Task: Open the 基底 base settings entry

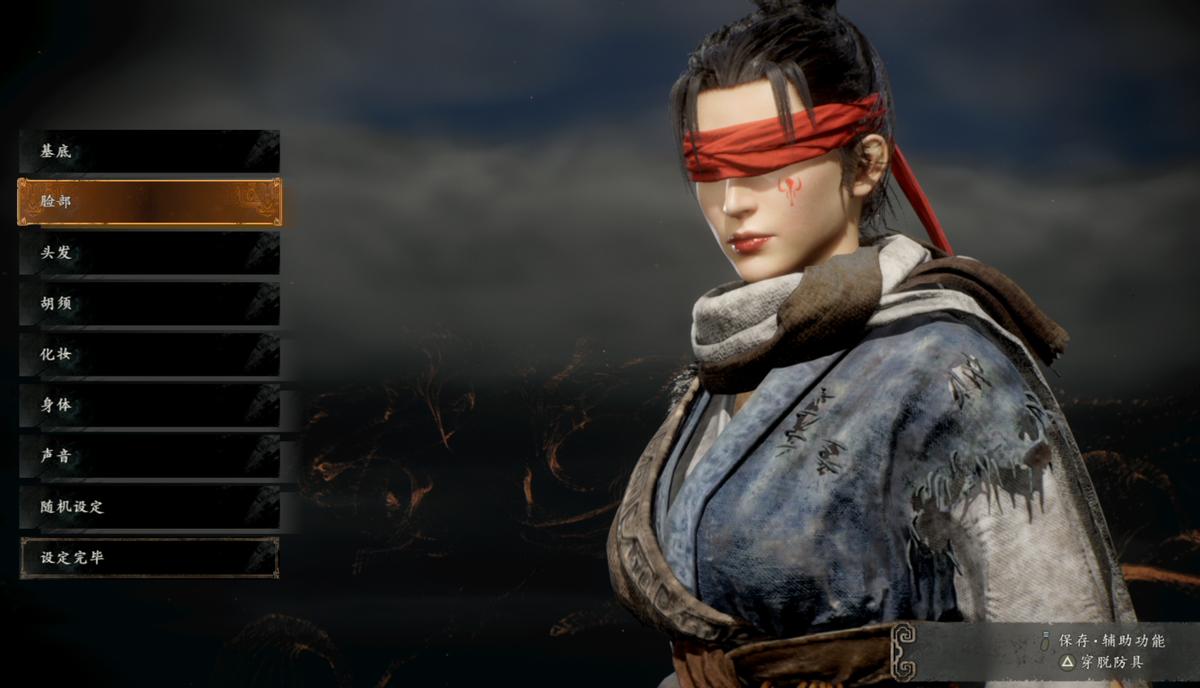Action: tap(149, 152)
